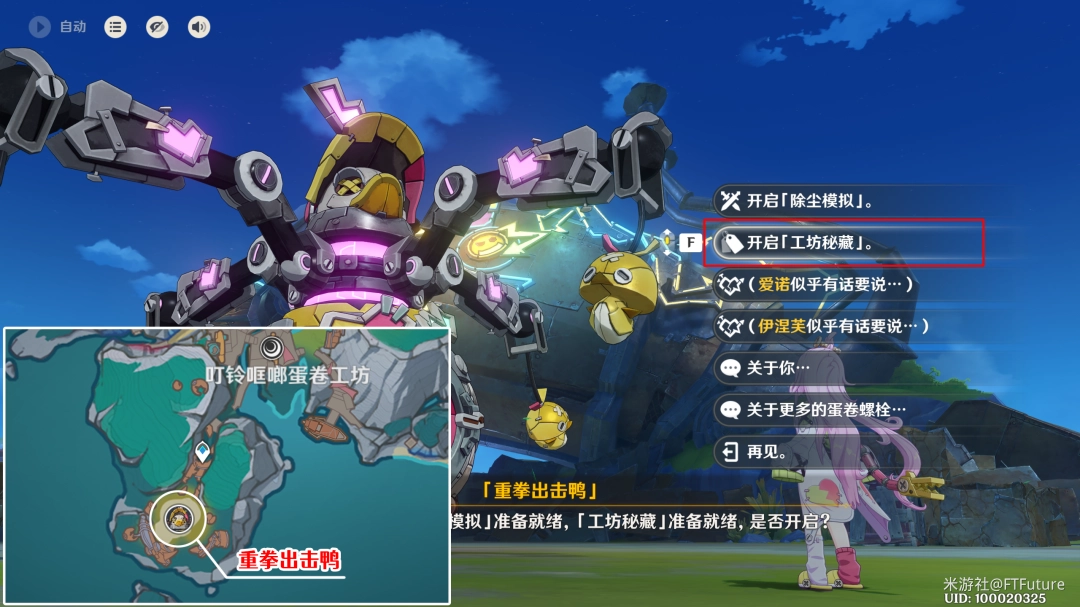Click the spiral domain marker on the map
Image resolution: width=1080 pixels, height=607 pixels.
(272, 347)
